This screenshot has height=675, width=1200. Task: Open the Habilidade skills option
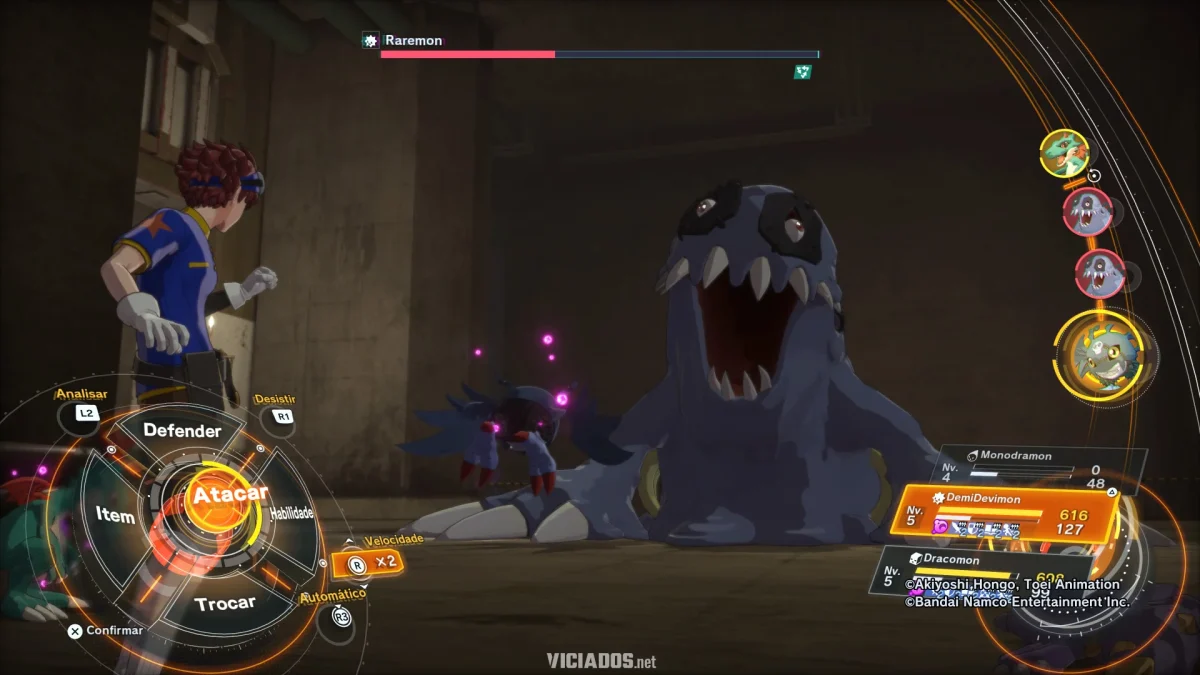[291, 514]
